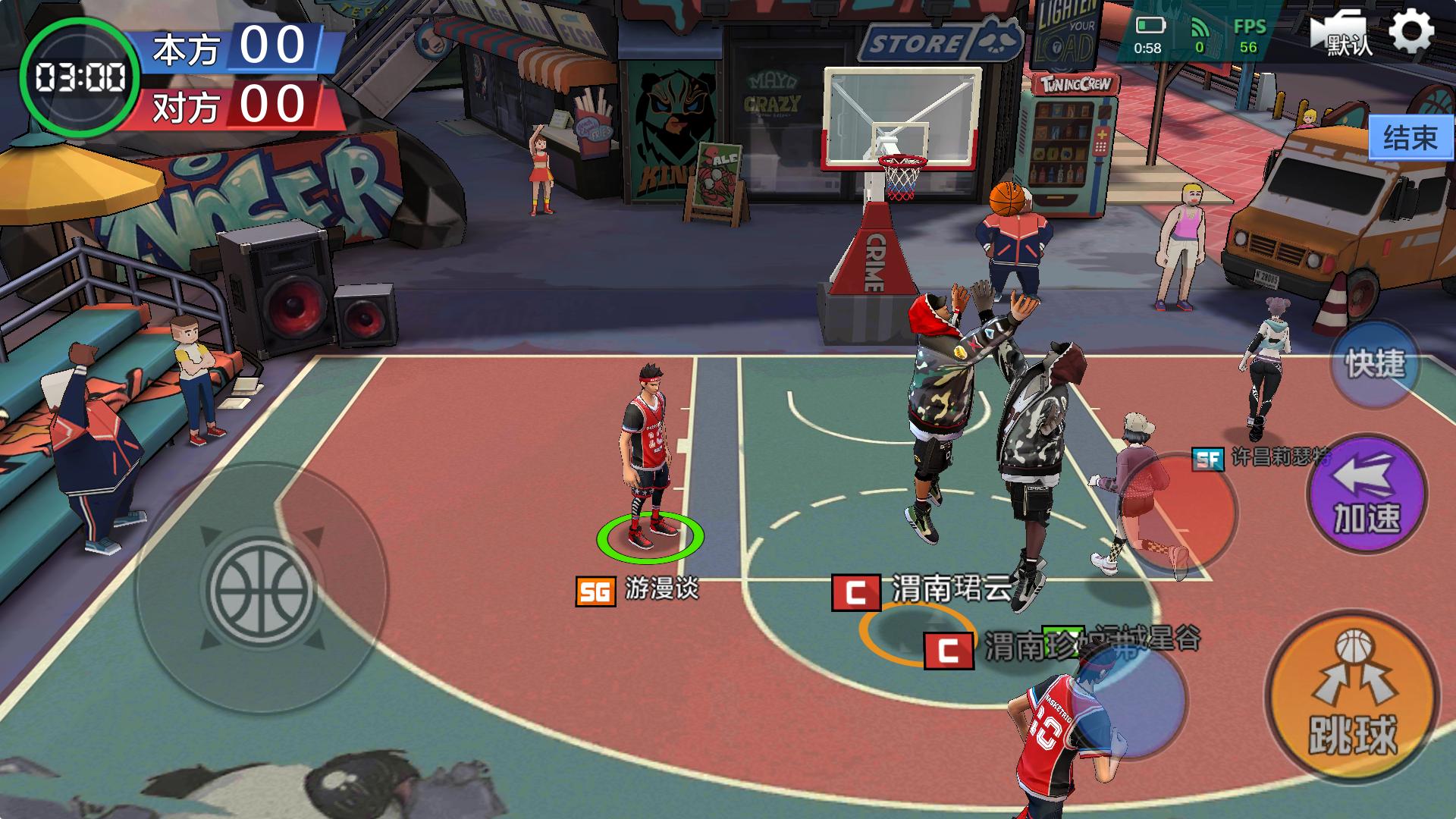The height and width of the screenshot is (819, 1456).
Task: Open the 快捷 quick chat button
Action: click(1375, 365)
